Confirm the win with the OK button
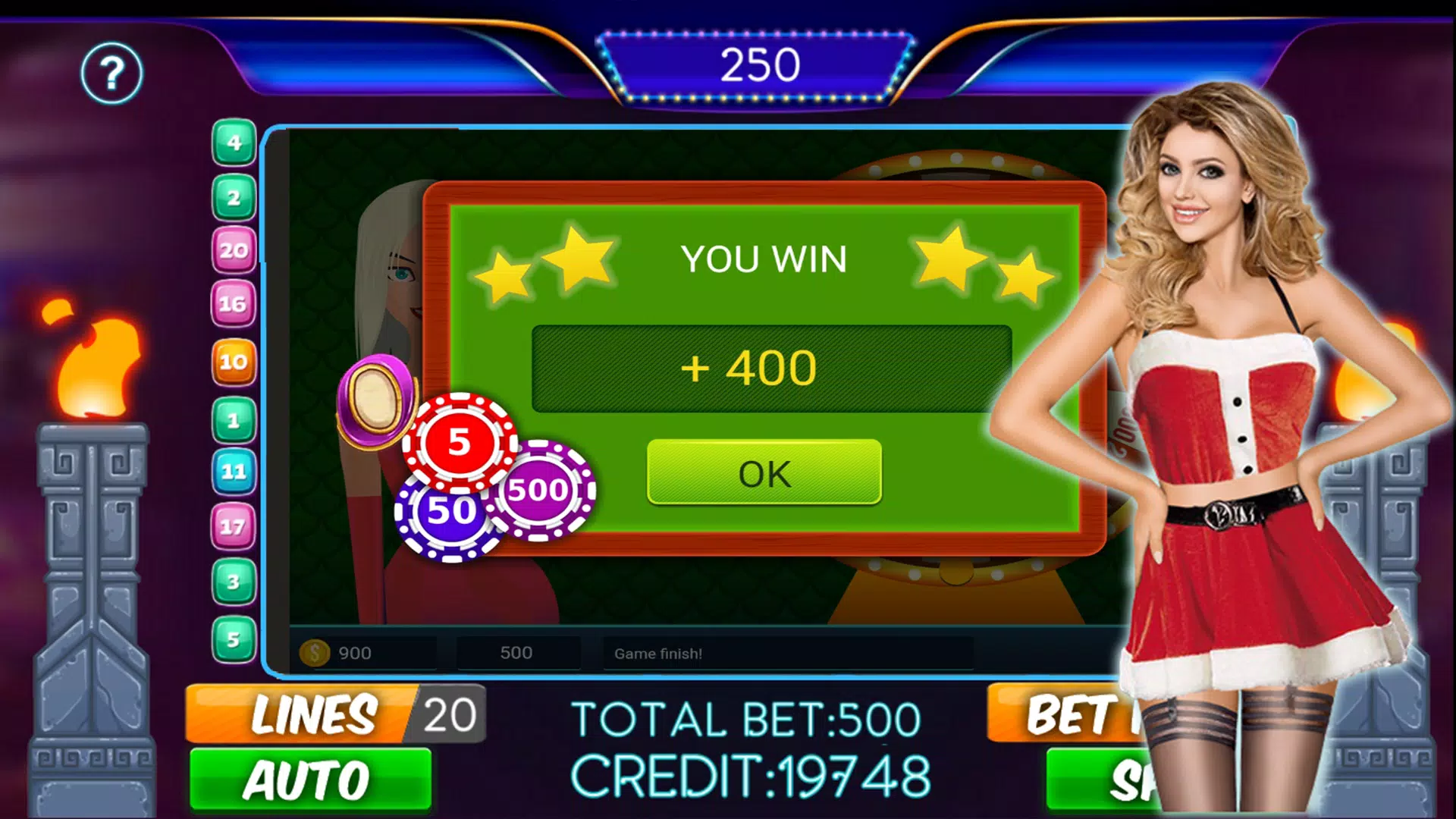 coord(764,472)
